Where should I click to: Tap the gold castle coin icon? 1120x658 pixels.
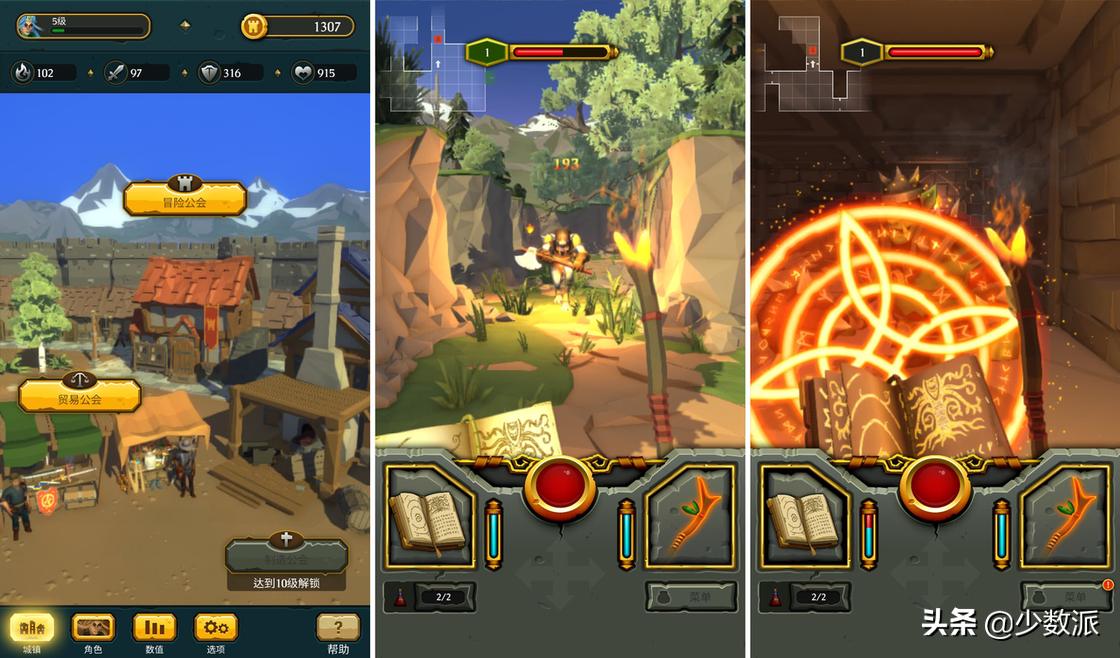point(254,26)
